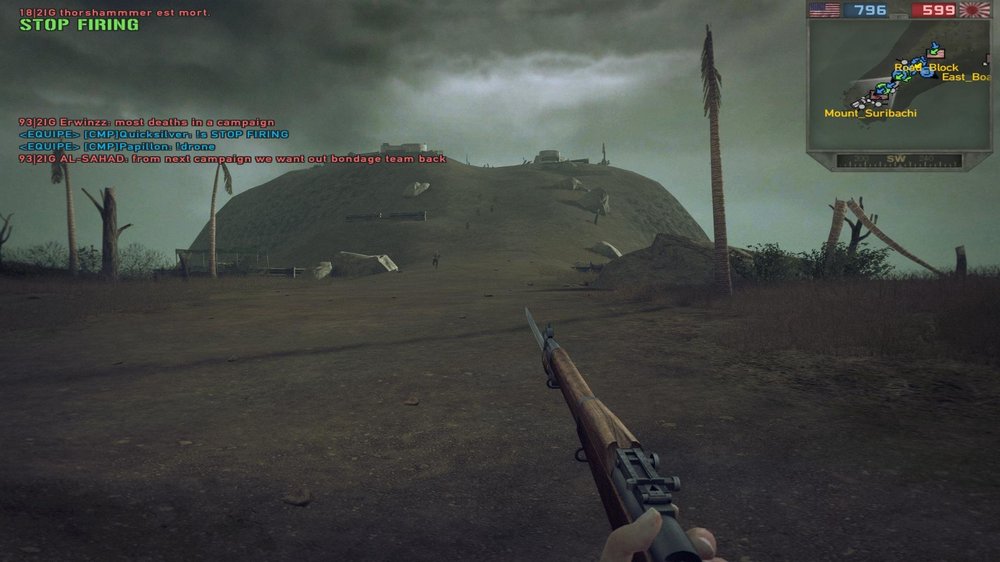This screenshot has height=562, width=1000.
Task: Select the Road_Block control point on the minimap
Action: coord(926,68)
